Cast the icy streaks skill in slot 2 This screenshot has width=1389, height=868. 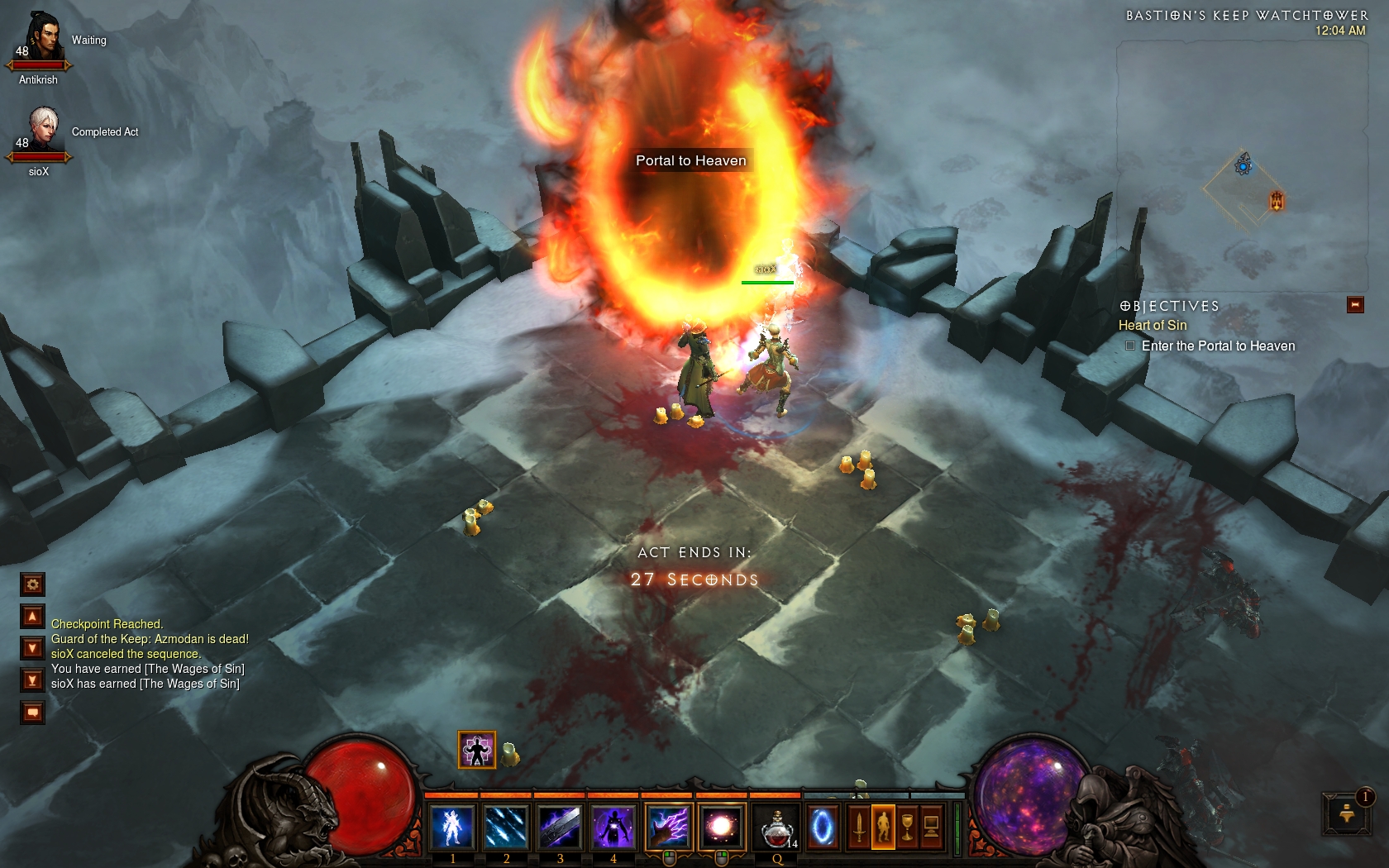coord(506,827)
